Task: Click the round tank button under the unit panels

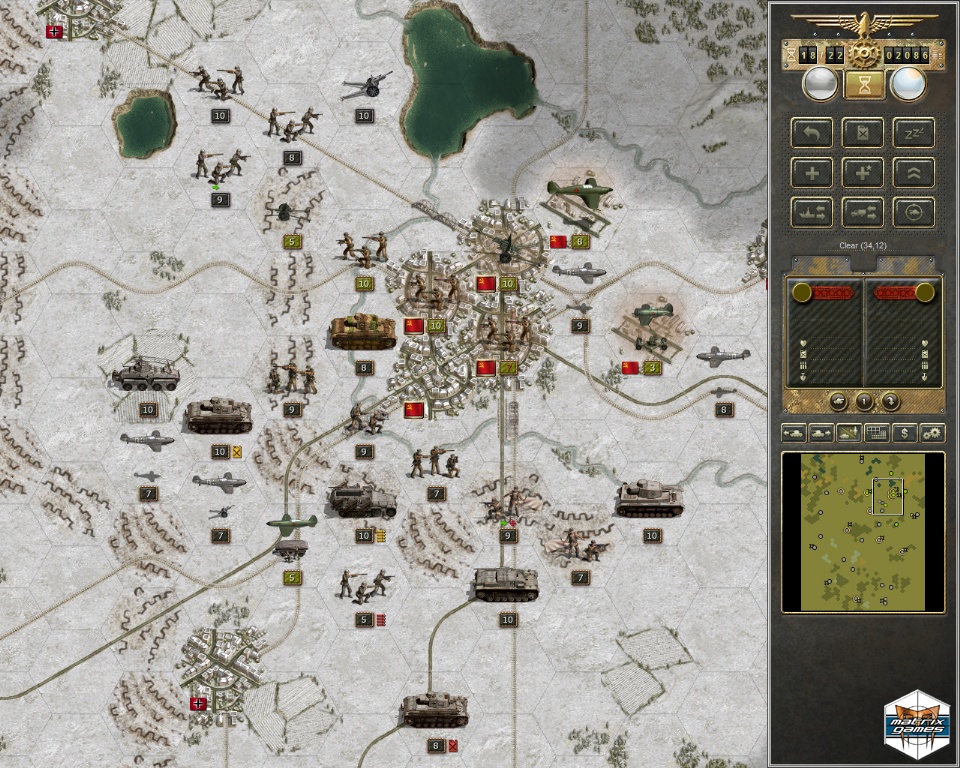Action: coord(839,402)
